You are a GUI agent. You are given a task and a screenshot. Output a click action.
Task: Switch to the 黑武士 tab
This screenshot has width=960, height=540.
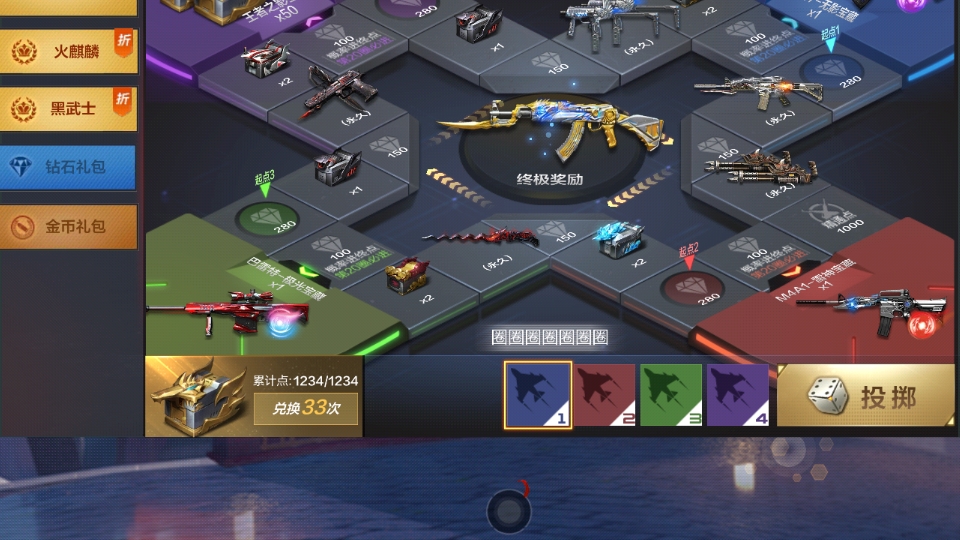tap(69, 109)
